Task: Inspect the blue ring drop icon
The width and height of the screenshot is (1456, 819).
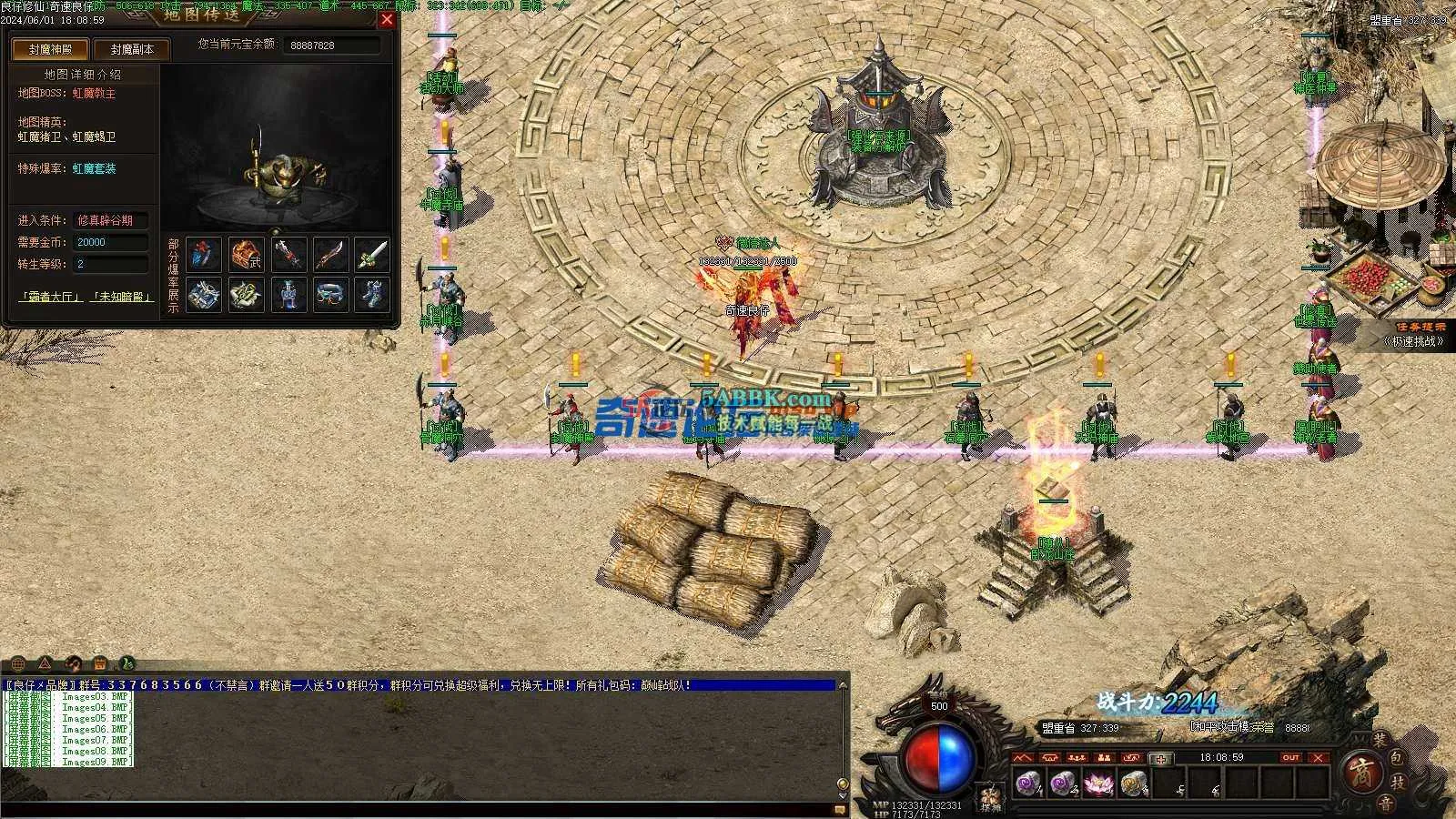Action: 329,294
